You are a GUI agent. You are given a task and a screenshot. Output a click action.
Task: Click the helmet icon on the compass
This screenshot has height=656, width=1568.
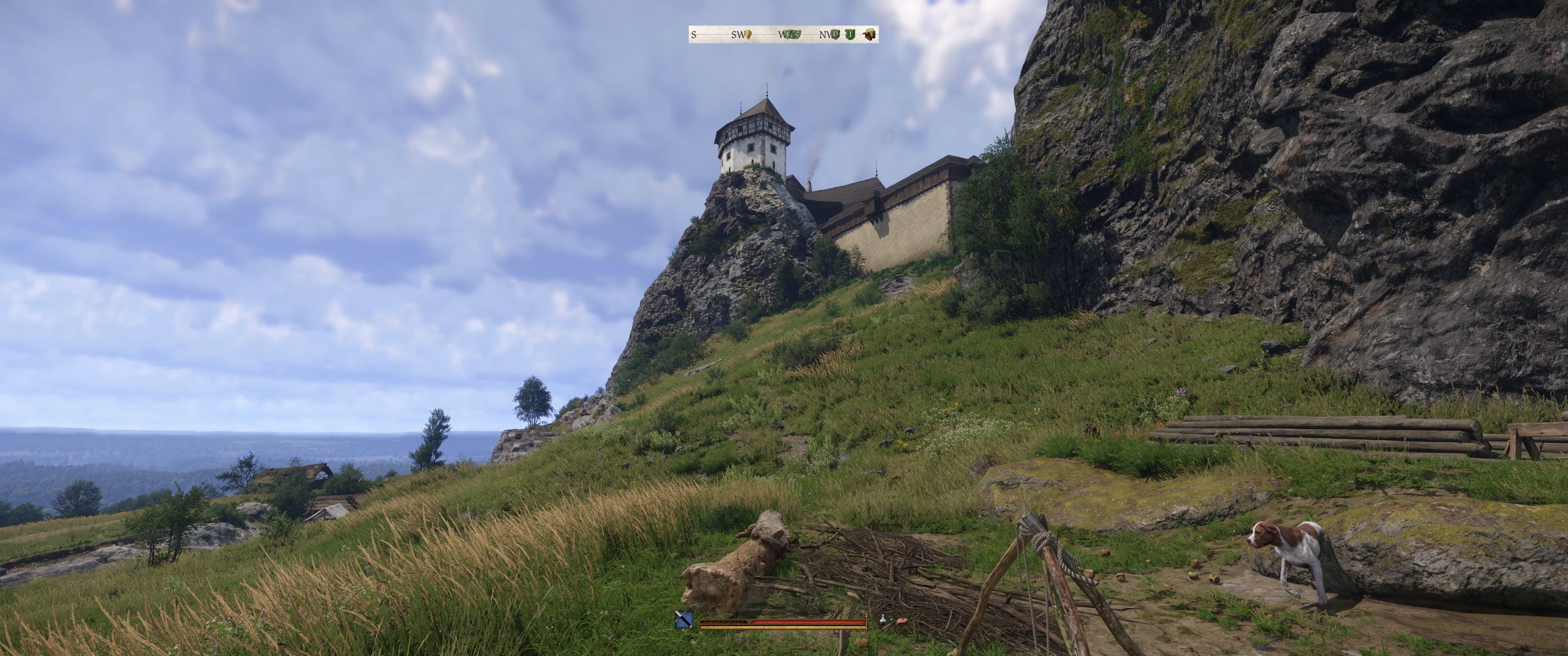click(869, 35)
